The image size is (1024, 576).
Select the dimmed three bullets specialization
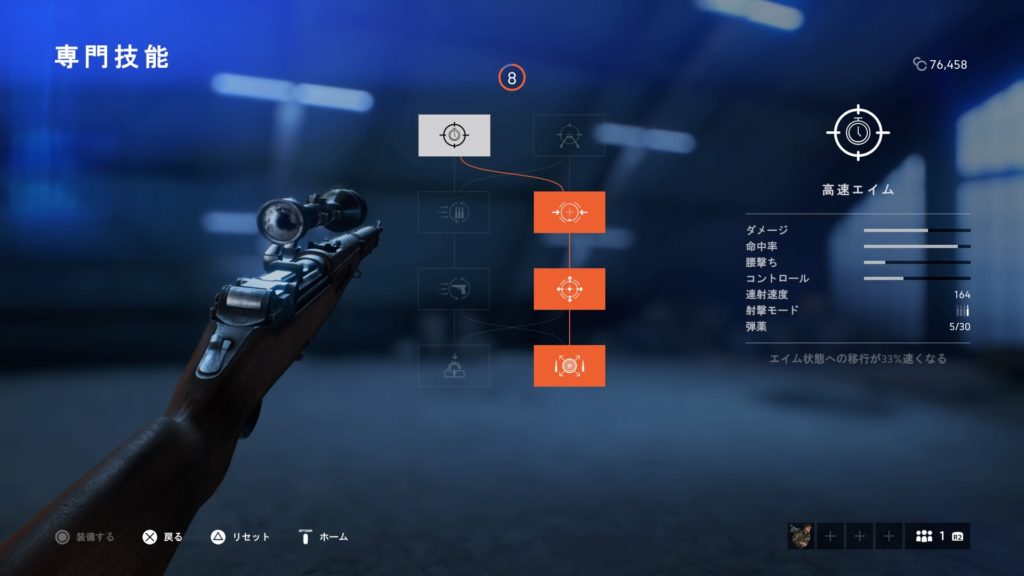coord(454,212)
